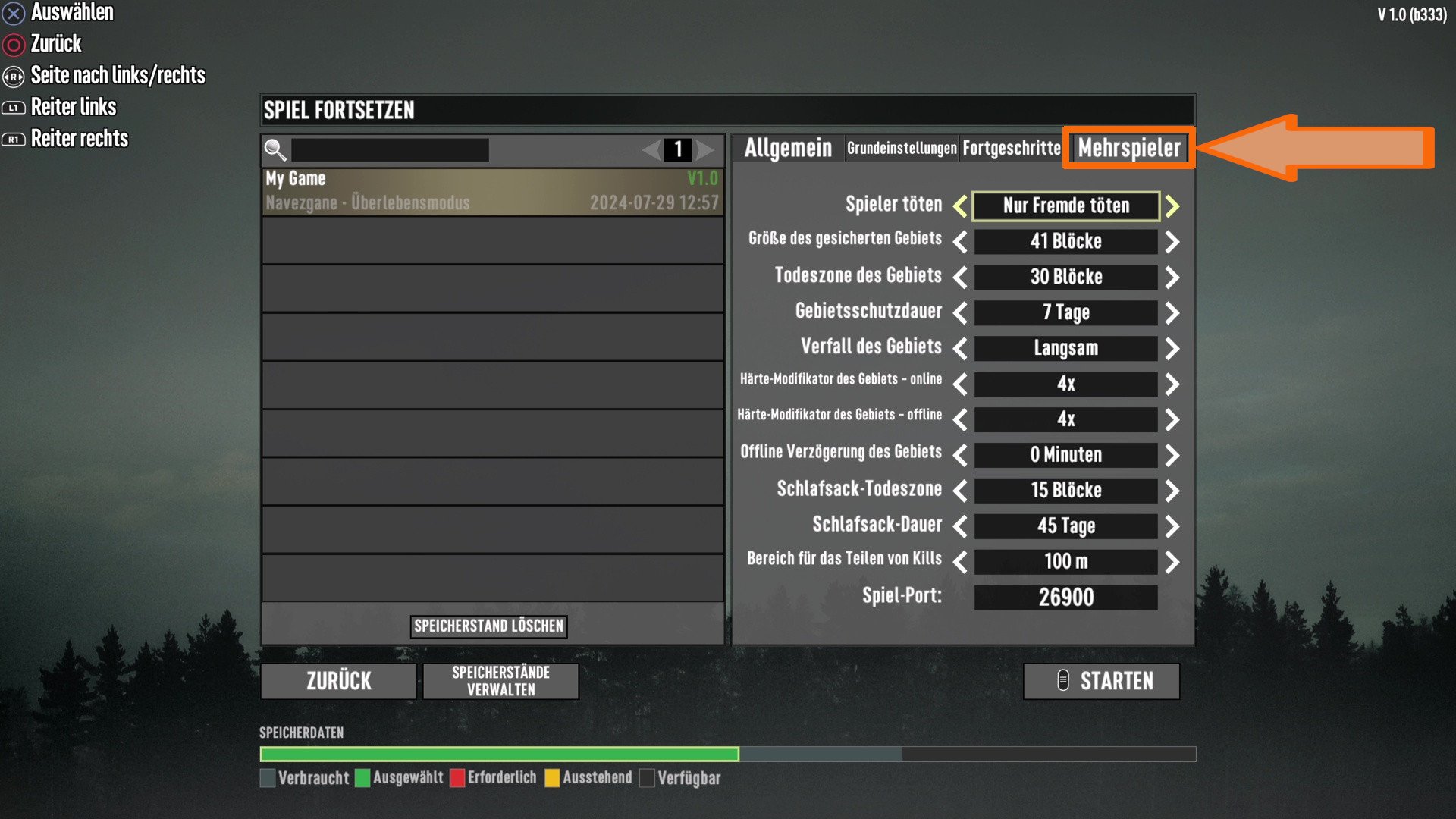The width and height of the screenshot is (1456, 819).
Task: Raise Gebietsschutzdauer beyond 7 Tage
Action: click(x=1172, y=313)
